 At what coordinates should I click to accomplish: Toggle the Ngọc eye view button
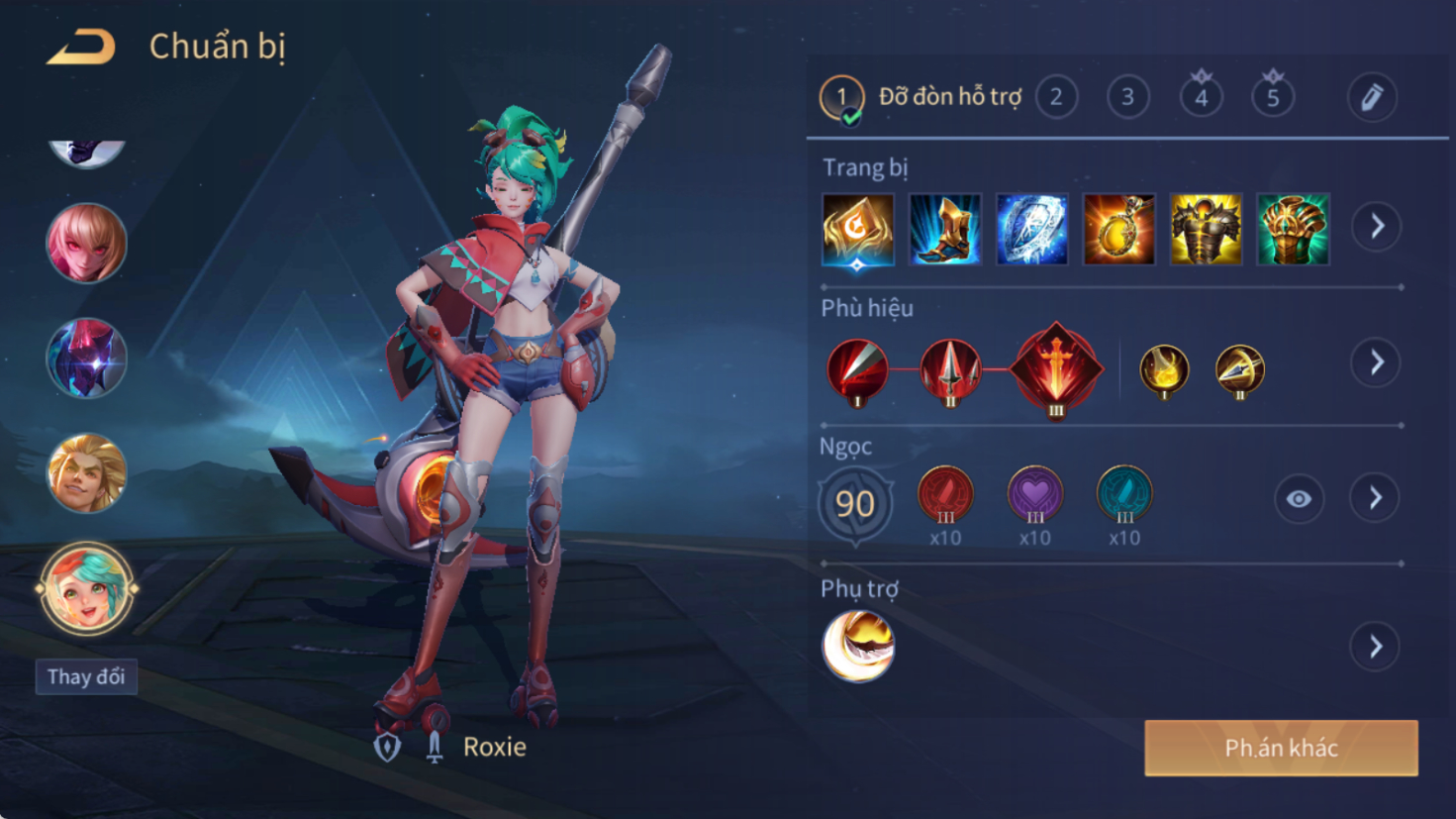[x=1299, y=499]
